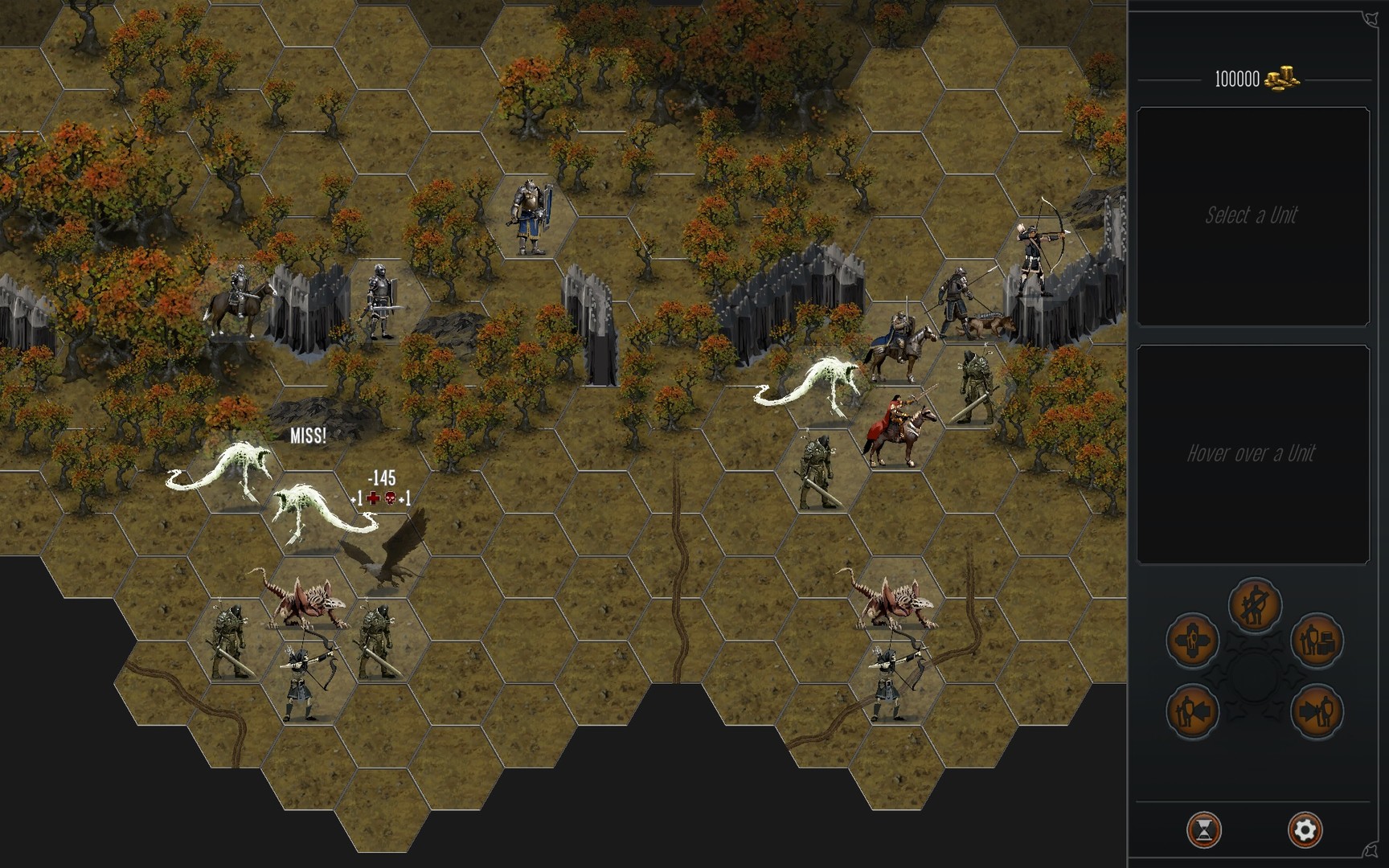Select the heal unit cross icon
The width and height of the screenshot is (1389, 868).
[x=1191, y=641]
